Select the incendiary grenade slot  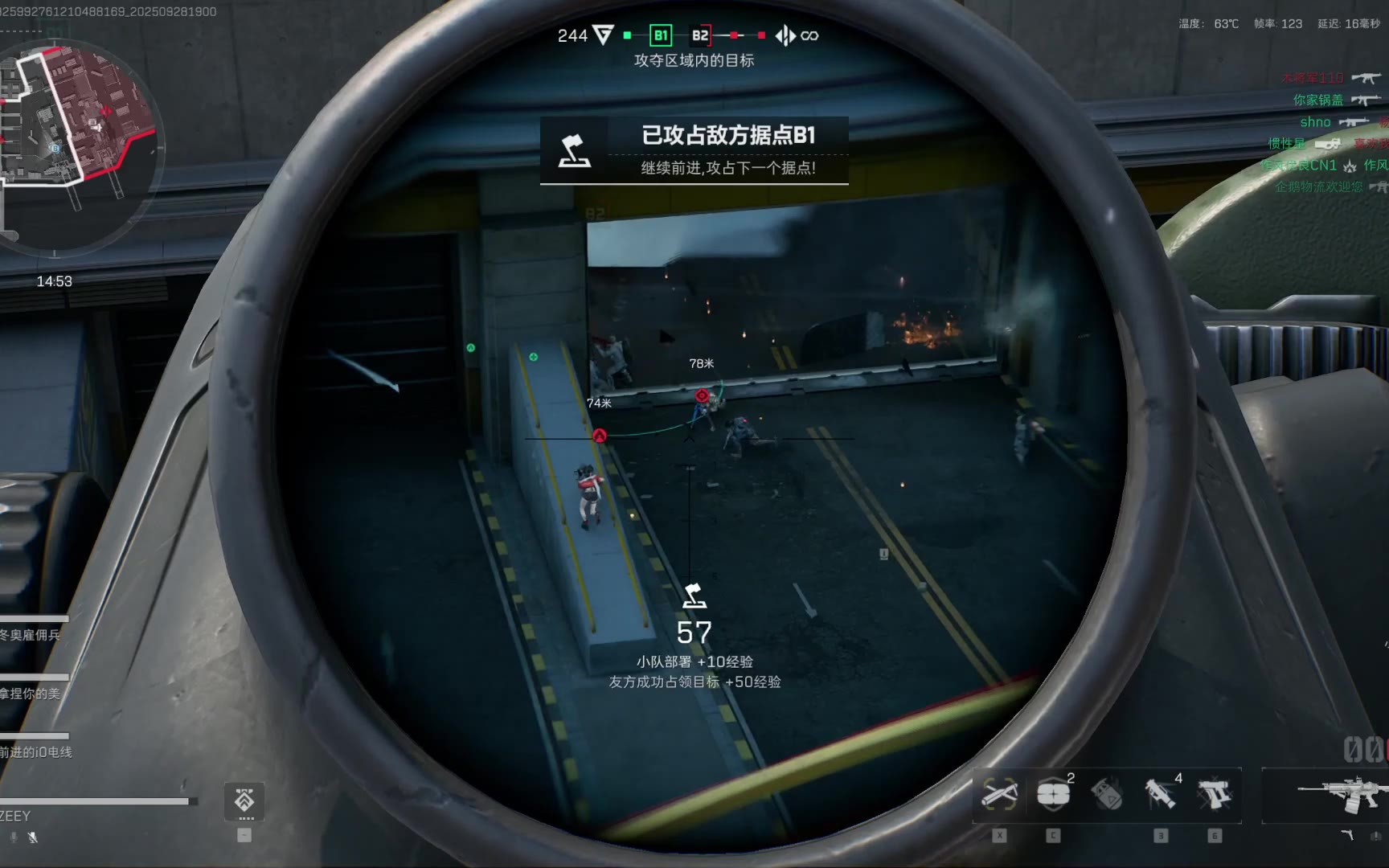(1107, 795)
